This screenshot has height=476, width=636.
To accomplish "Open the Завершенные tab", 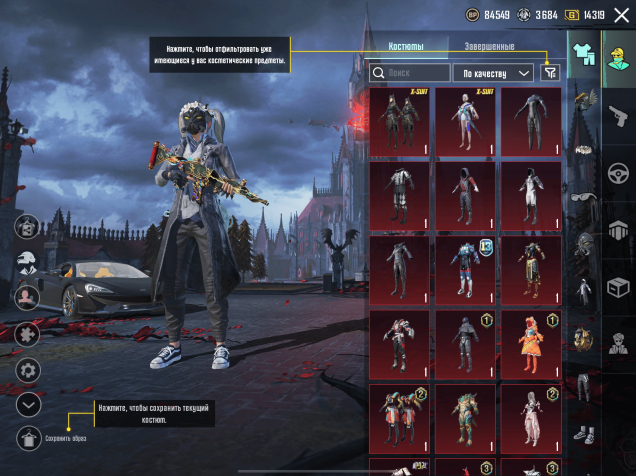I will pyautogui.click(x=490, y=47).
